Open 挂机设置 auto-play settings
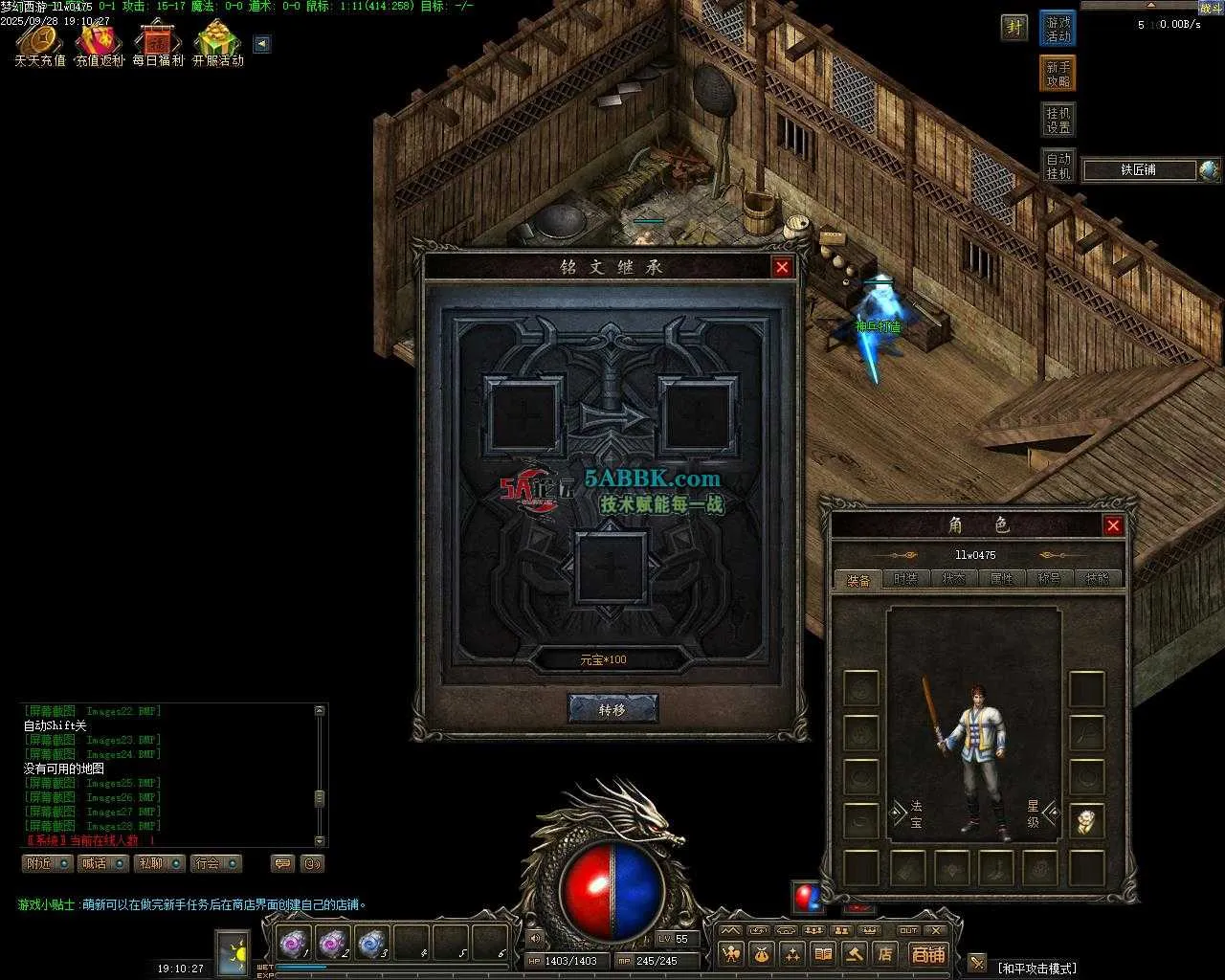Screen dimensions: 1225x980 click(x=1058, y=120)
